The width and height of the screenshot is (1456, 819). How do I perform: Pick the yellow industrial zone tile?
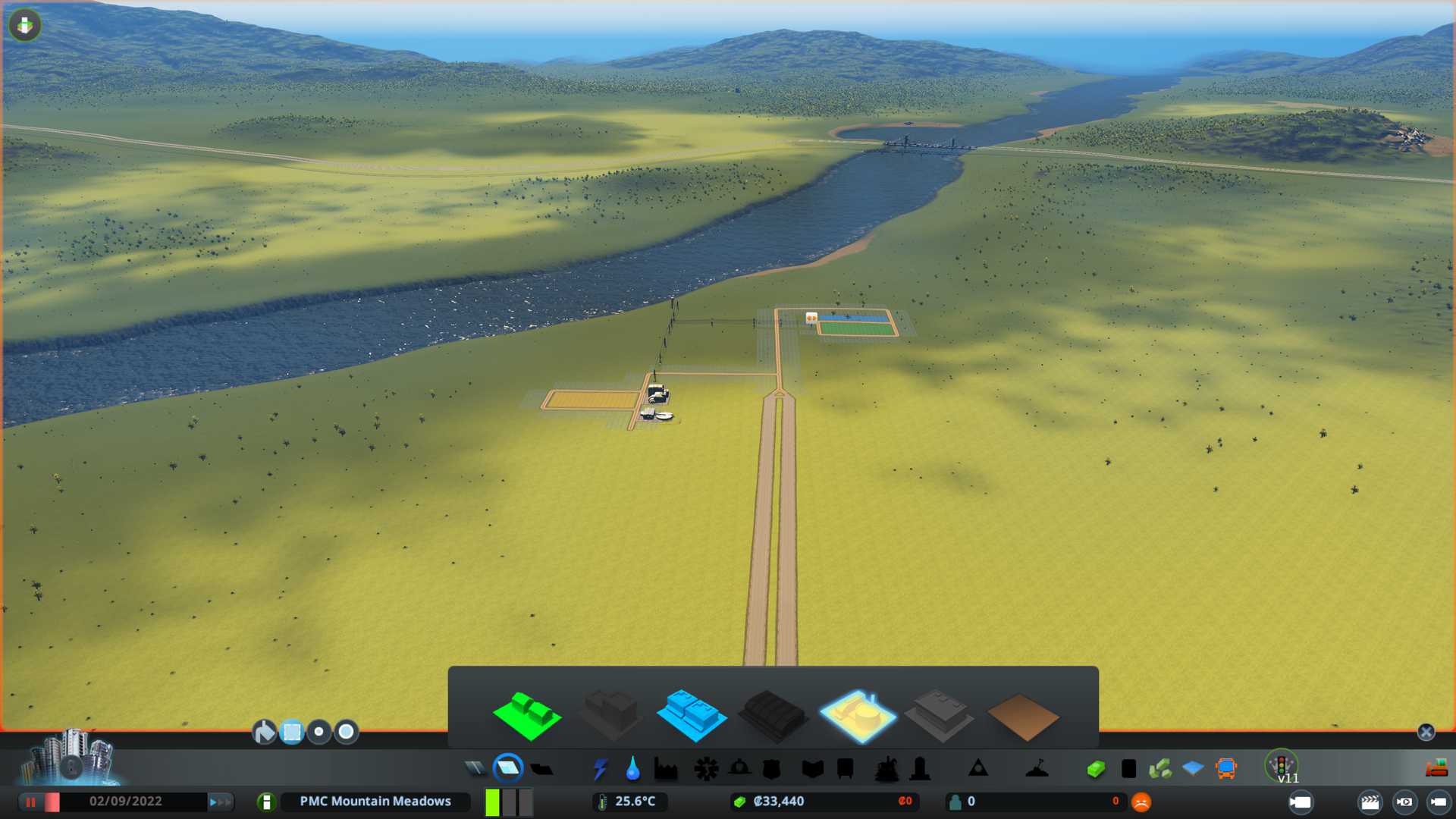coord(857,716)
